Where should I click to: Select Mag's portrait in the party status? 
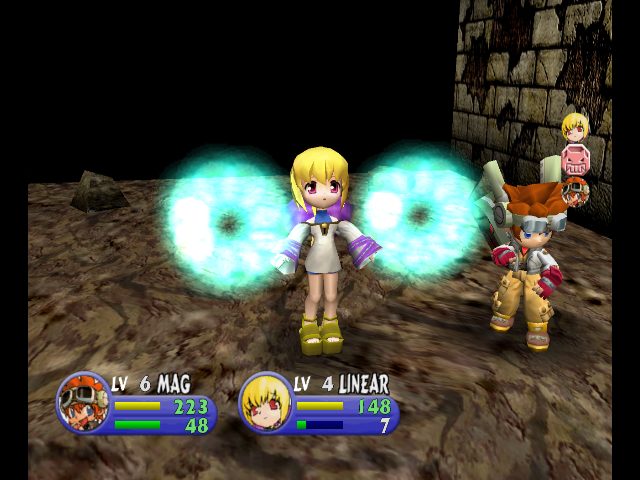(83, 402)
